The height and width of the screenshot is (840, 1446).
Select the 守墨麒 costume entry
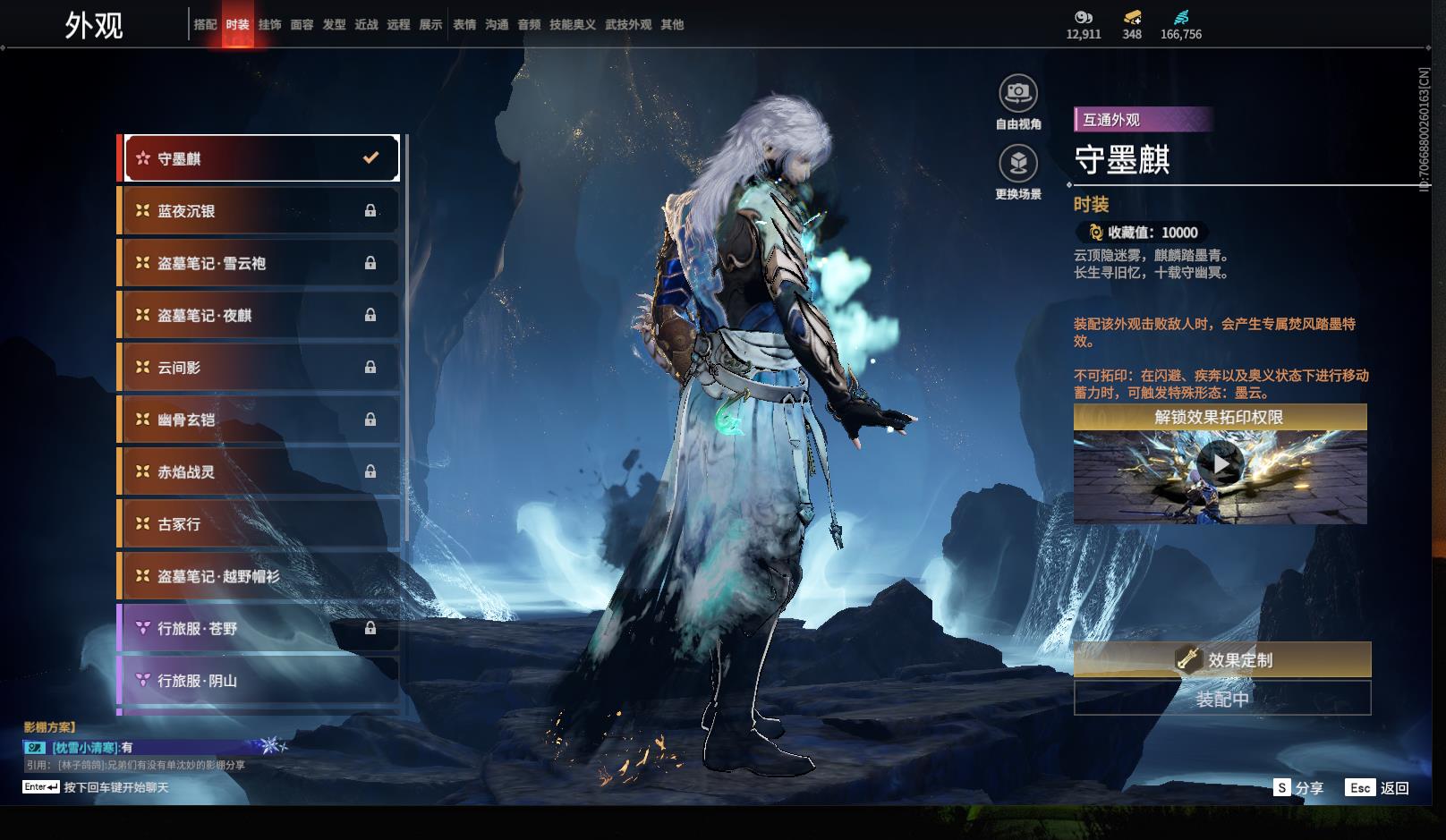click(260, 158)
